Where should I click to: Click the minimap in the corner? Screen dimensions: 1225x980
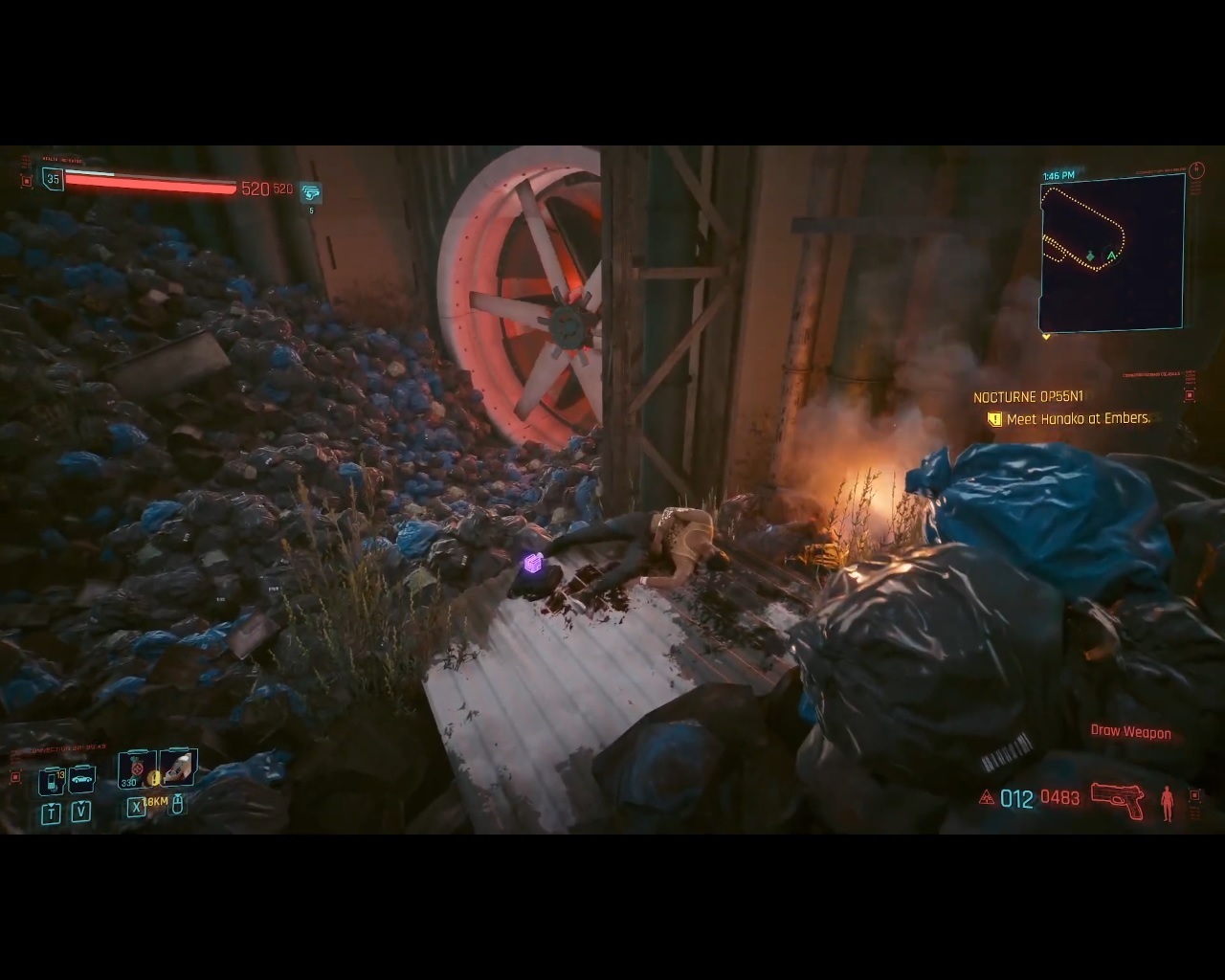pyautogui.click(x=1112, y=253)
